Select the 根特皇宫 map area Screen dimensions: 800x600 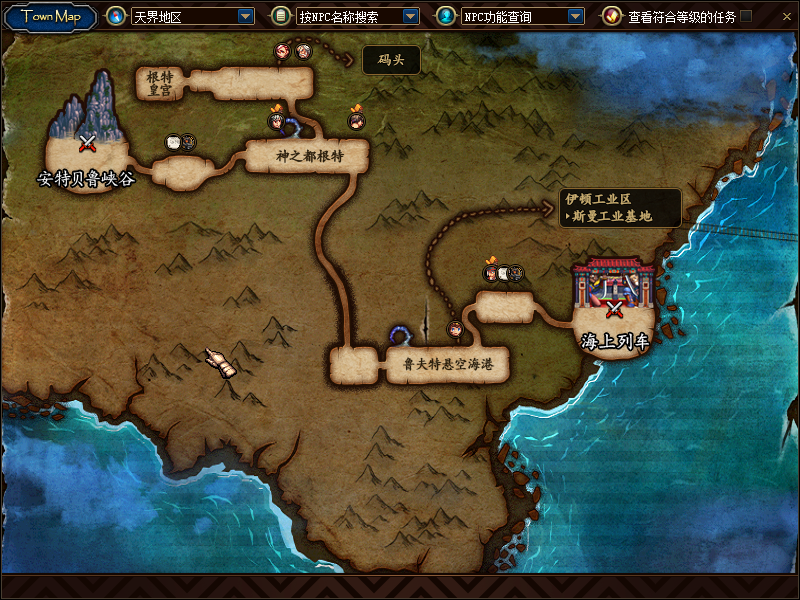pos(159,84)
